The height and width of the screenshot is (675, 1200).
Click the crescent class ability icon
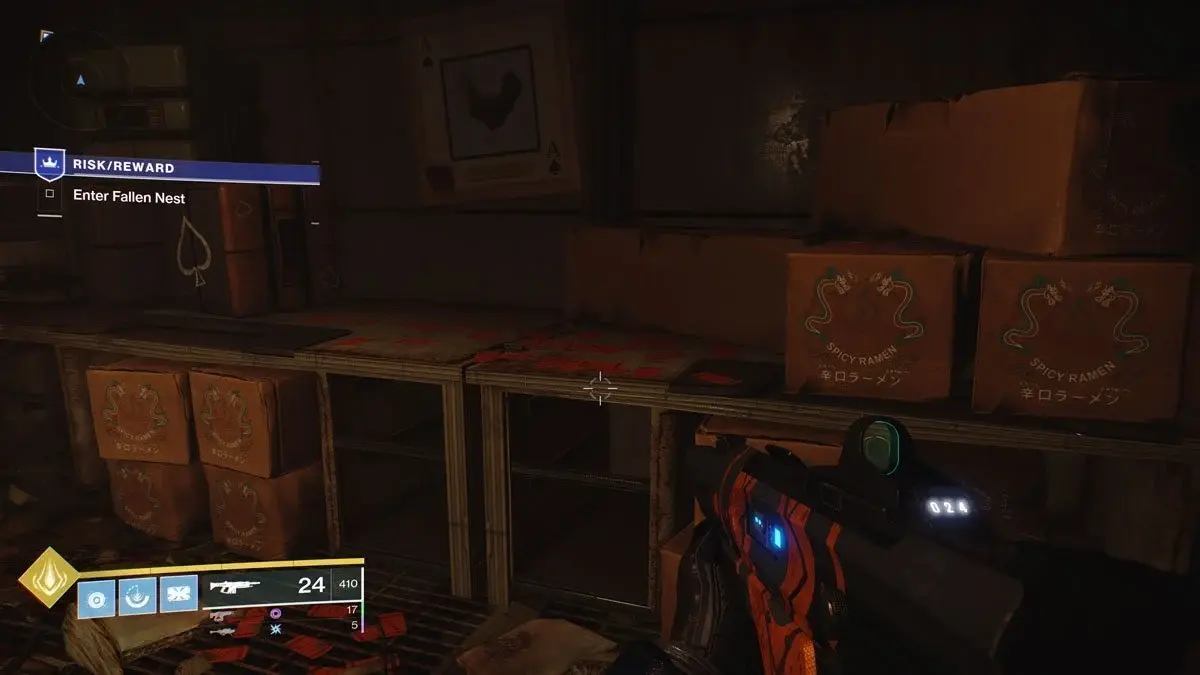tap(137, 597)
